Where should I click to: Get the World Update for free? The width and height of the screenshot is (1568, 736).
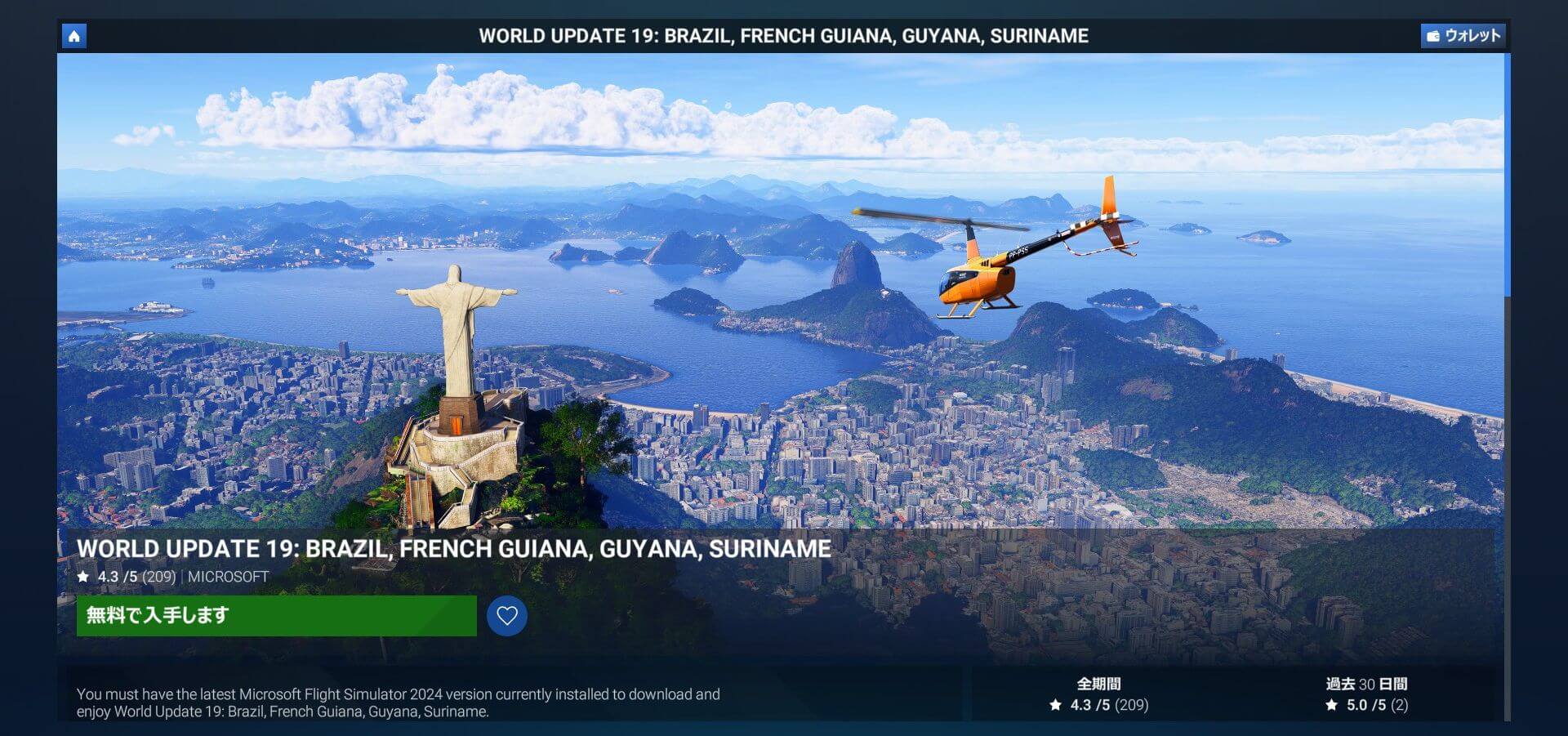pos(276,616)
